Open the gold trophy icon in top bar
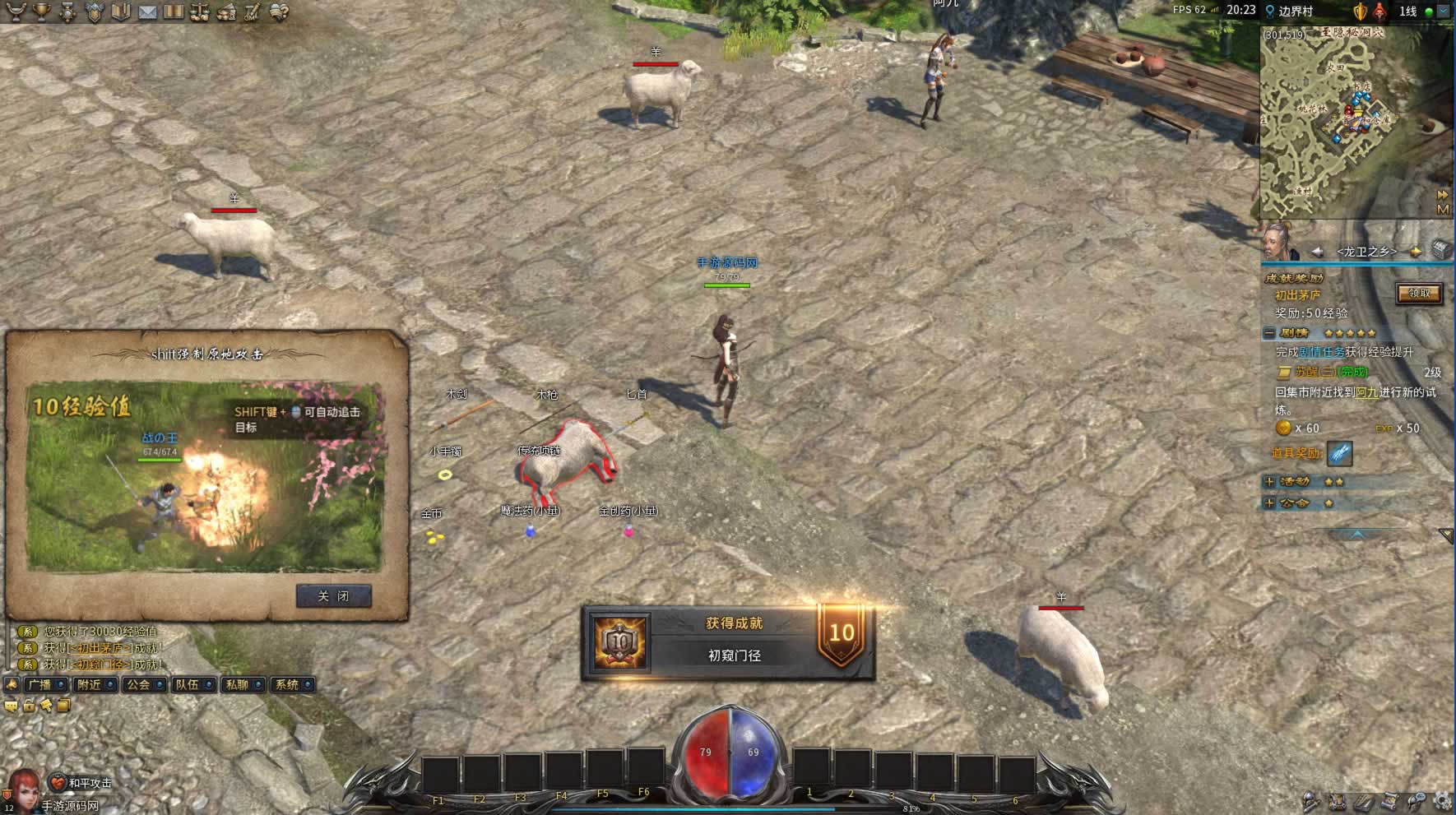 [x=40, y=12]
